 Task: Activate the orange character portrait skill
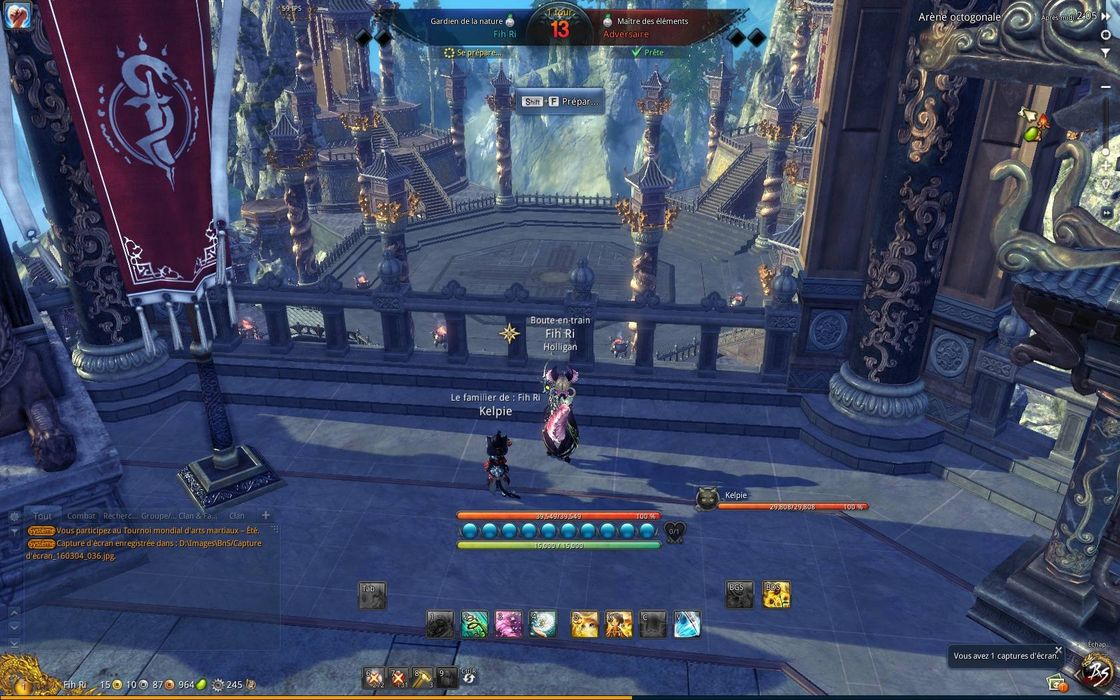pos(618,624)
